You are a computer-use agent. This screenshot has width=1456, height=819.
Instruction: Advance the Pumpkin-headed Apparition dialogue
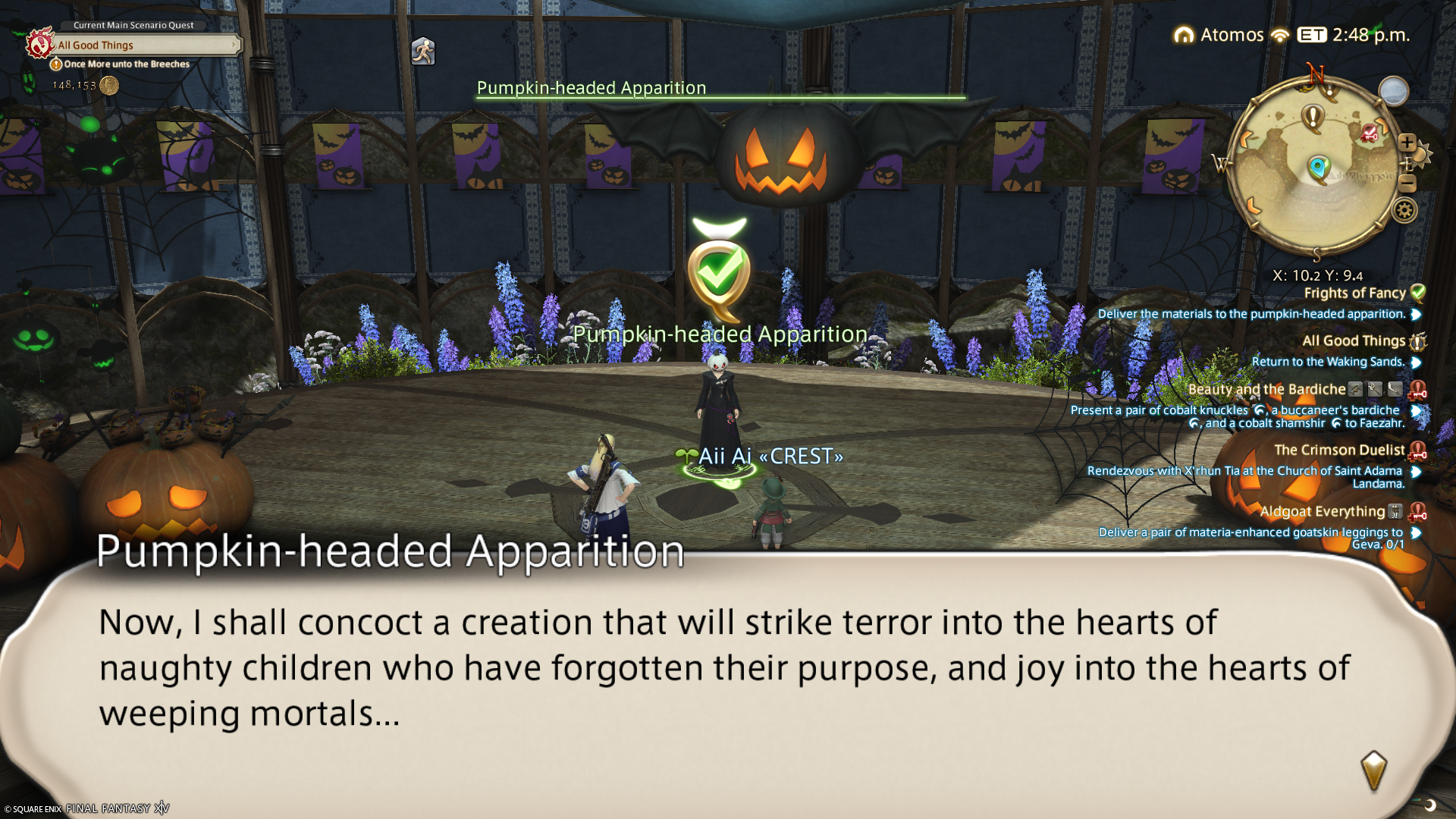pyautogui.click(x=1373, y=770)
